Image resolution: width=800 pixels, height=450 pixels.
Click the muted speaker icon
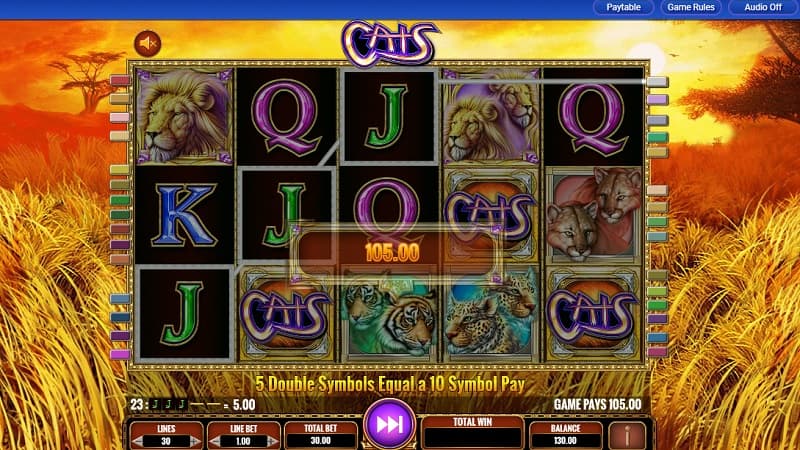[x=148, y=43]
